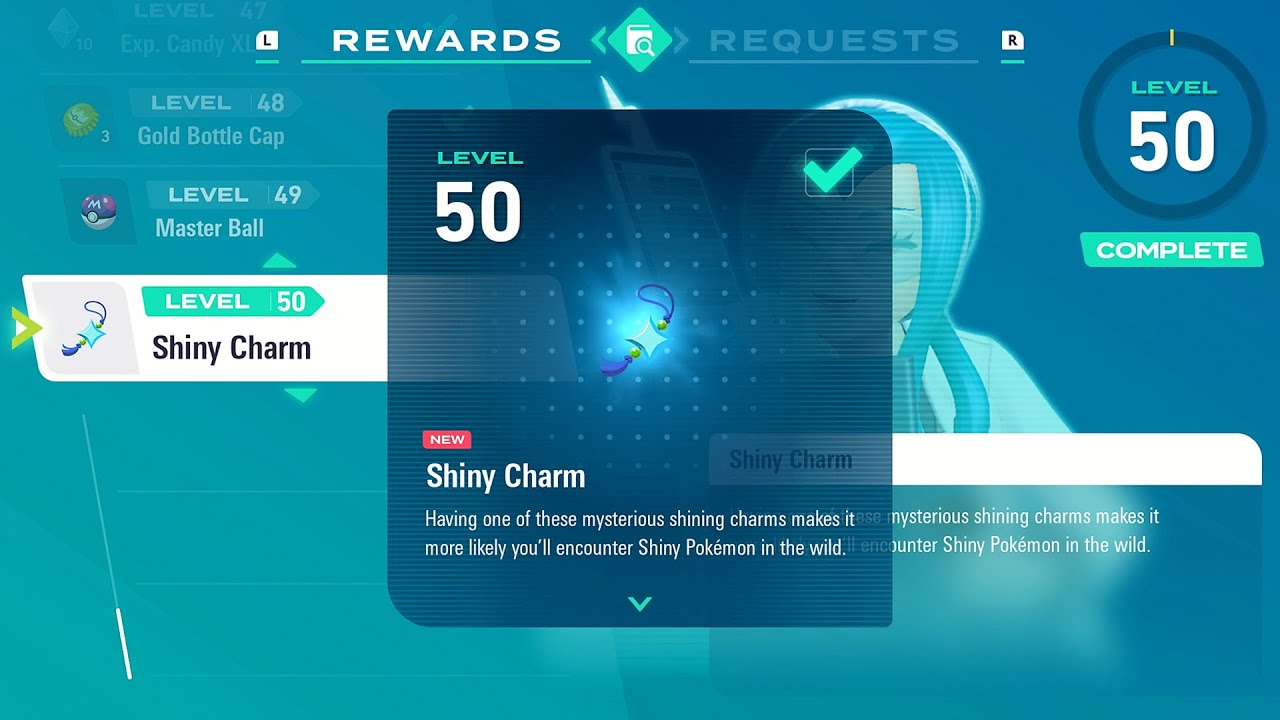Open the REWARDS tab
The image size is (1280, 720).
[x=446, y=38]
